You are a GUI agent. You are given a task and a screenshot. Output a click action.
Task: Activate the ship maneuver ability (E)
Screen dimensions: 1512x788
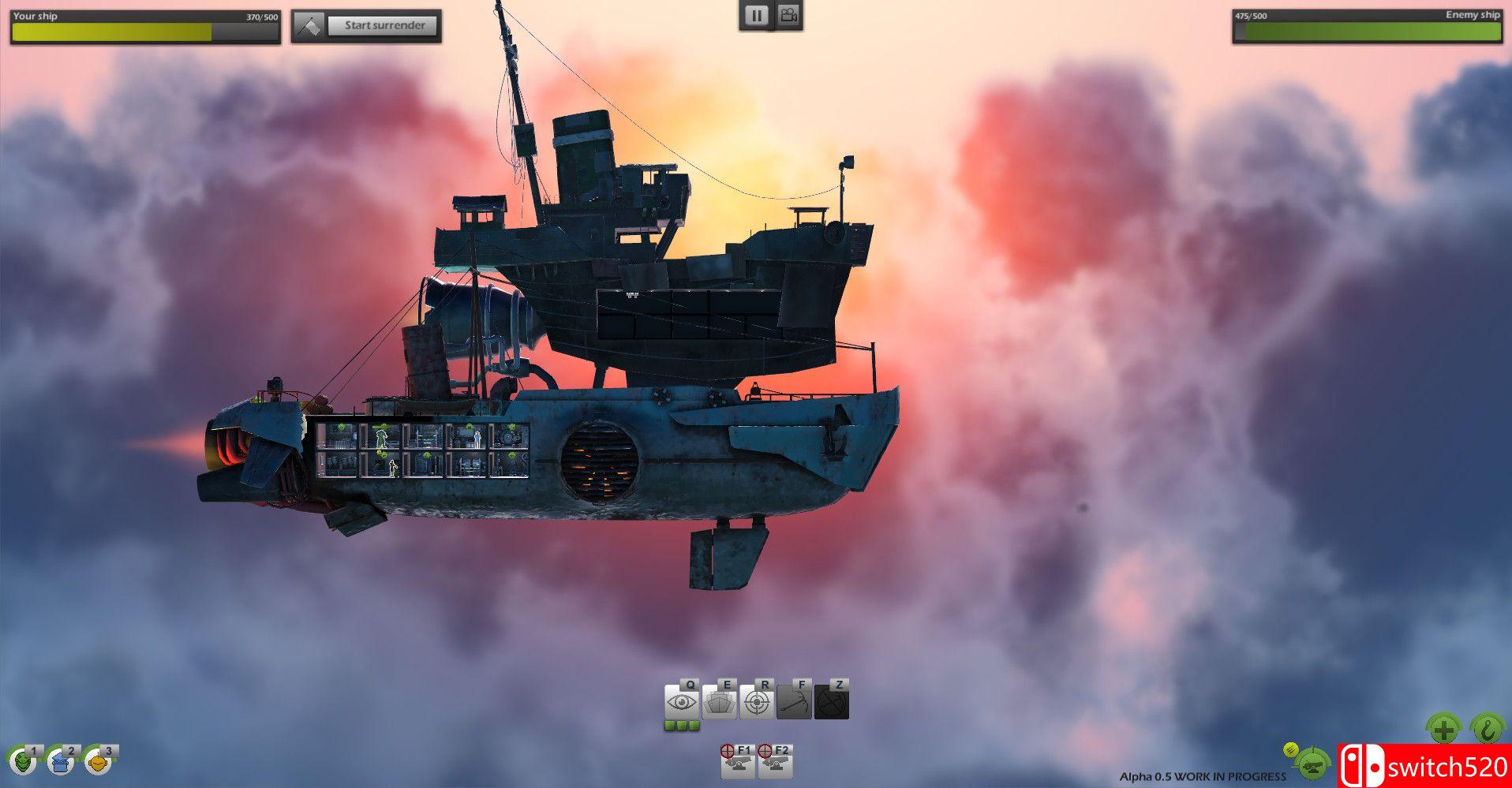coord(721,701)
